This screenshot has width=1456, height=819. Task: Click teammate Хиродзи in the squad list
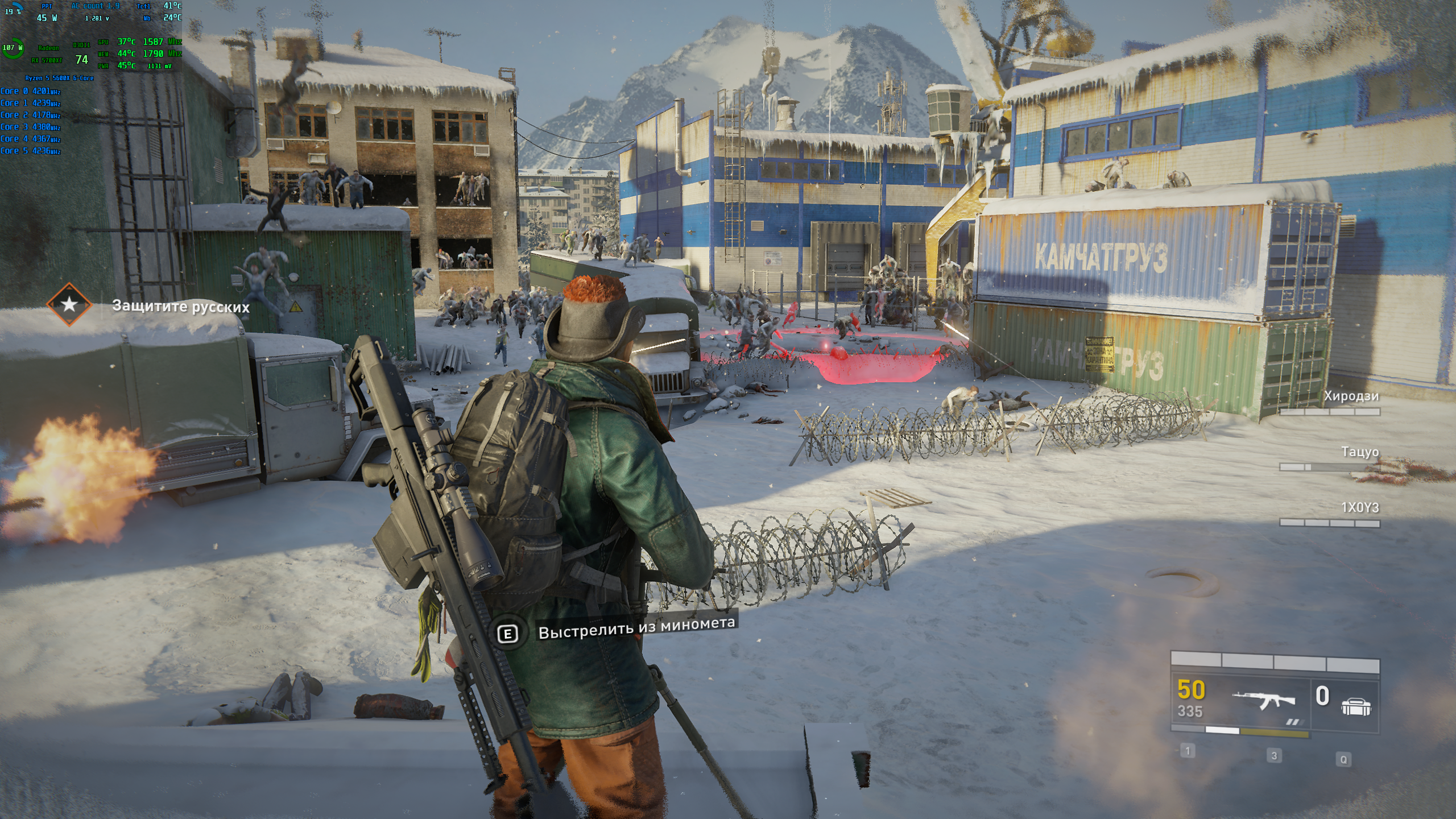click(x=1351, y=396)
